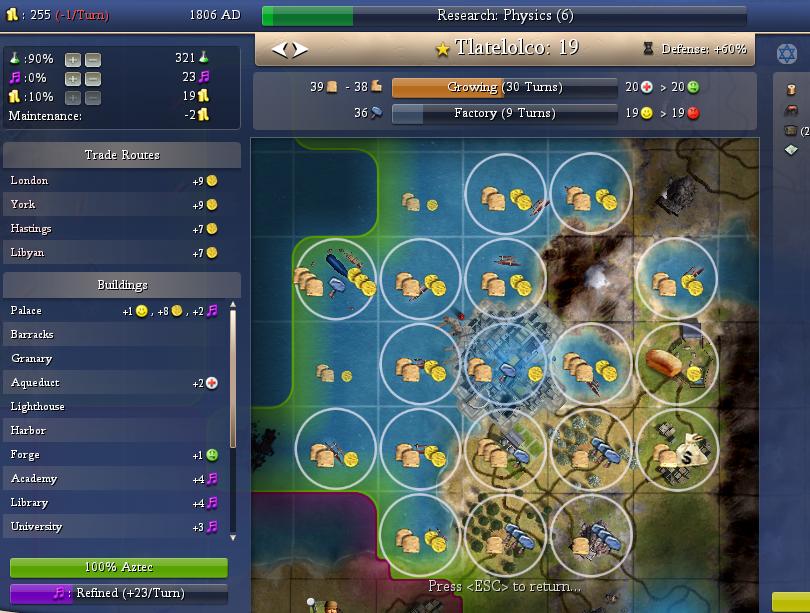Decrease the research rate with its minus button
This screenshot has width=810, height=613.
point(91,59)
